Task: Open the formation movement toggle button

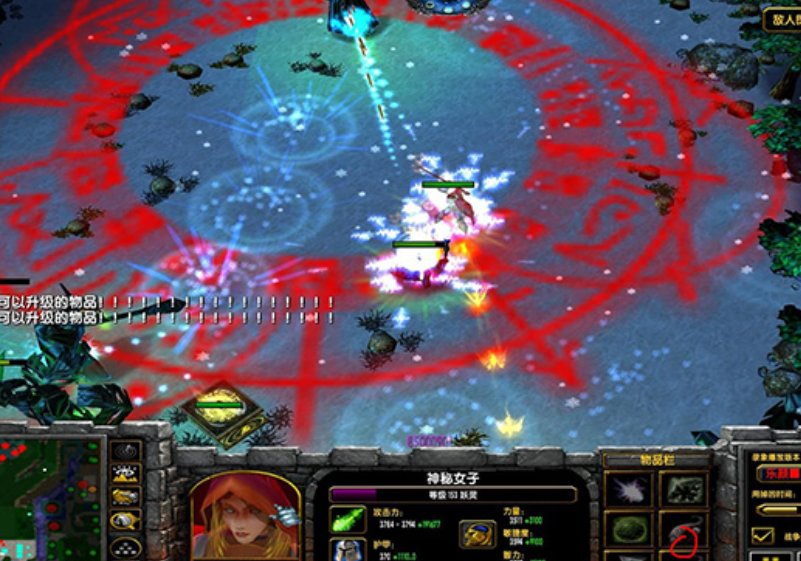Action: [125, 545]
